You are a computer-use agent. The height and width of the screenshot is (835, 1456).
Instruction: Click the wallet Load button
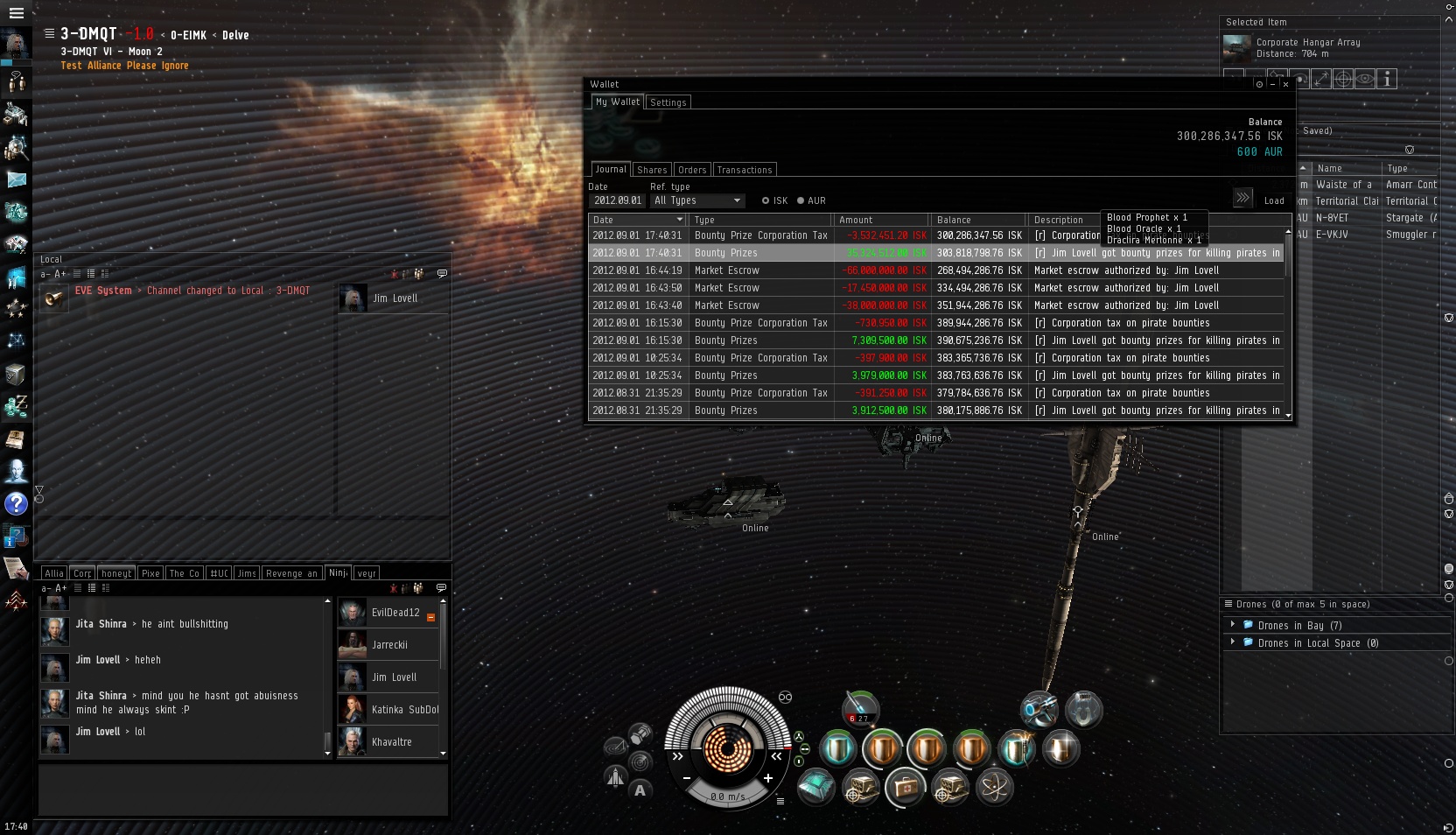[x=1274, y=200]
